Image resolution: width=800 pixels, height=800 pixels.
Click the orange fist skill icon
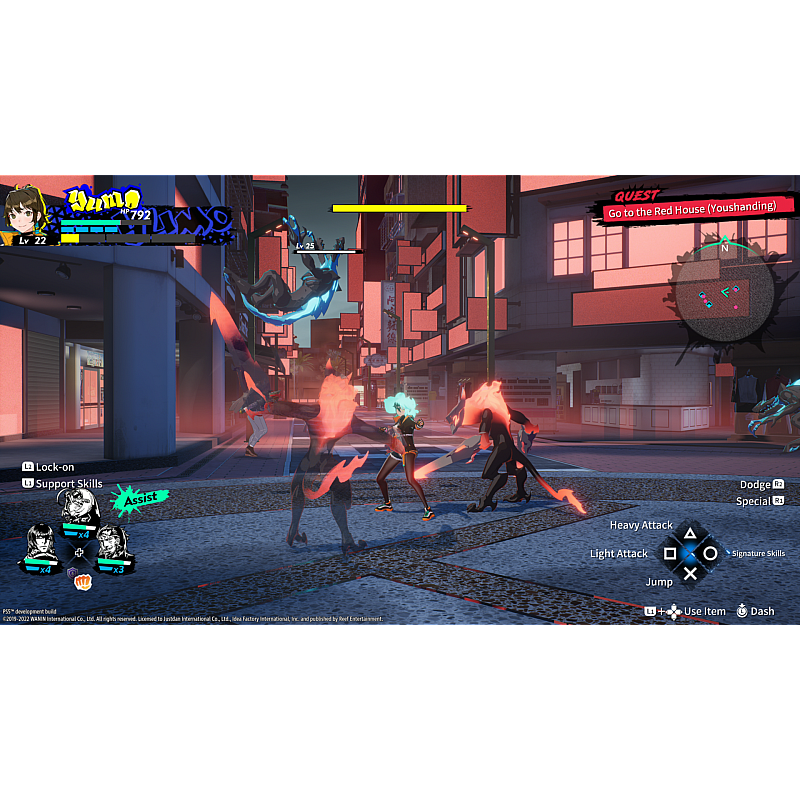pos(83,581)
